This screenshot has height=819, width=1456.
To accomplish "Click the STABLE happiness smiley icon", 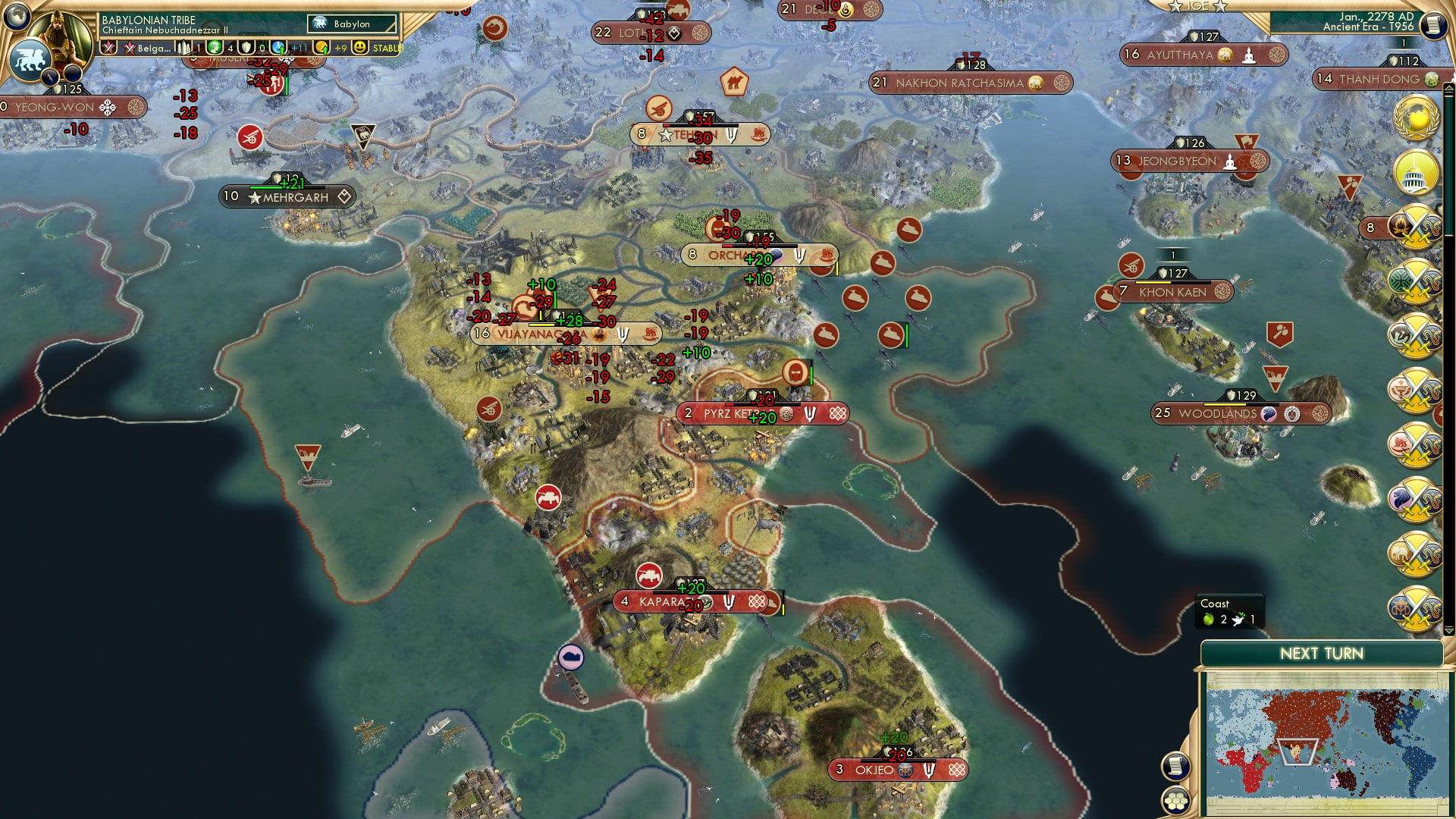I will click(360, 48).
